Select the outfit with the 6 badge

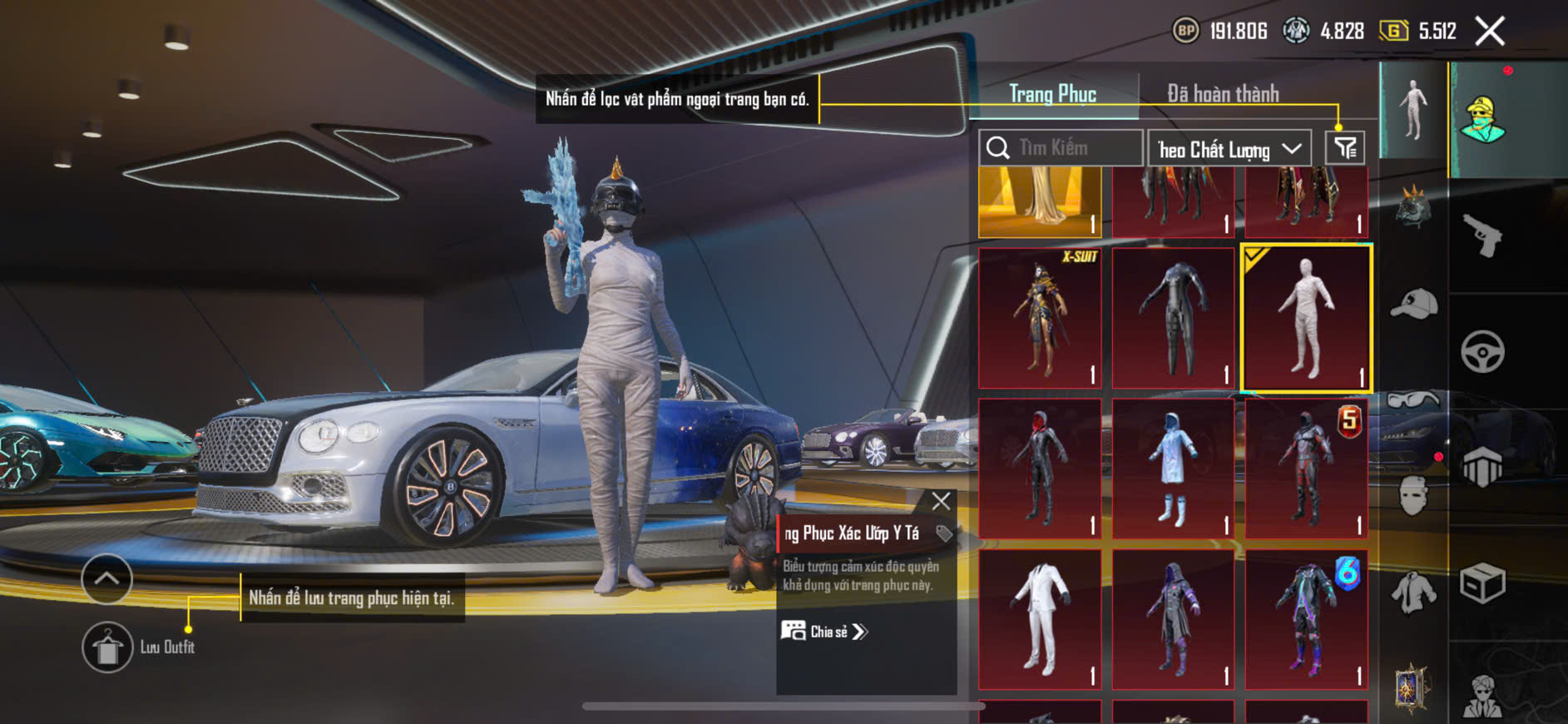point(1306,618)
